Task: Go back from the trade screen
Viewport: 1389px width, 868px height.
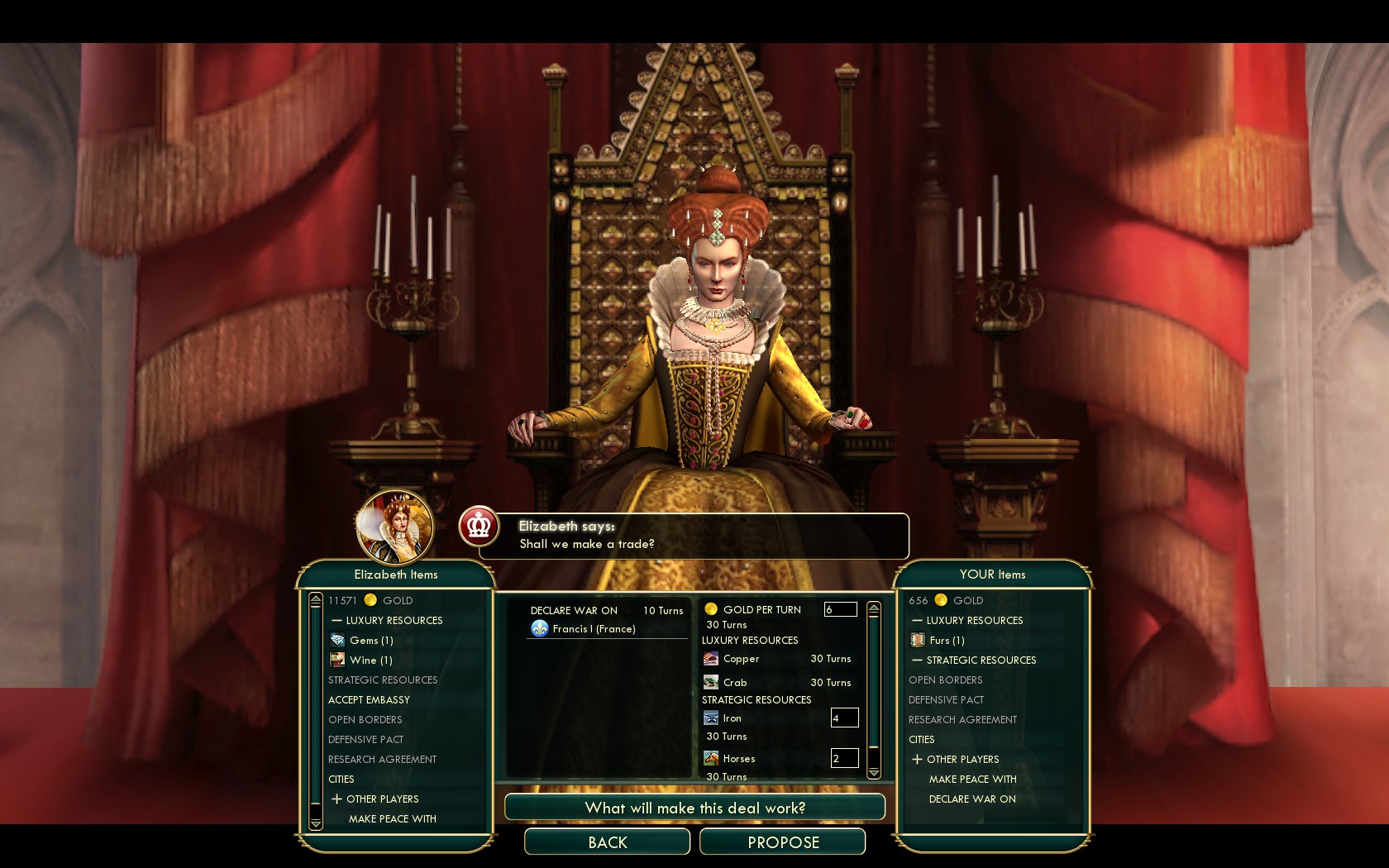Action: point(607,842)
